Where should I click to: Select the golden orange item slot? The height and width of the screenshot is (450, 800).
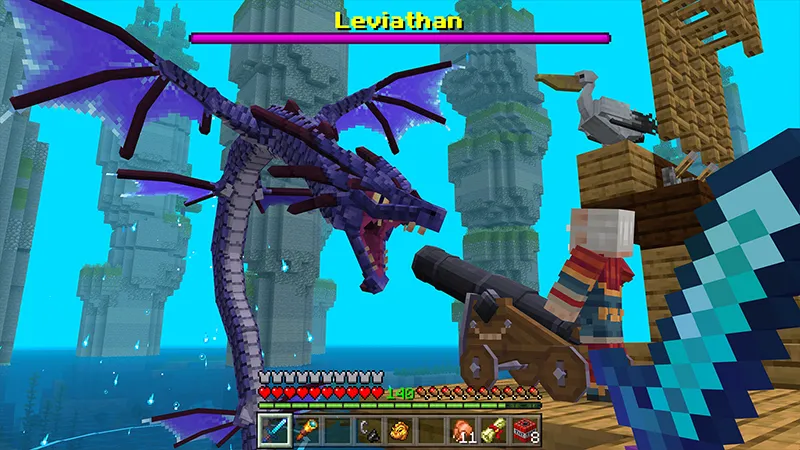tap(400, 431)
